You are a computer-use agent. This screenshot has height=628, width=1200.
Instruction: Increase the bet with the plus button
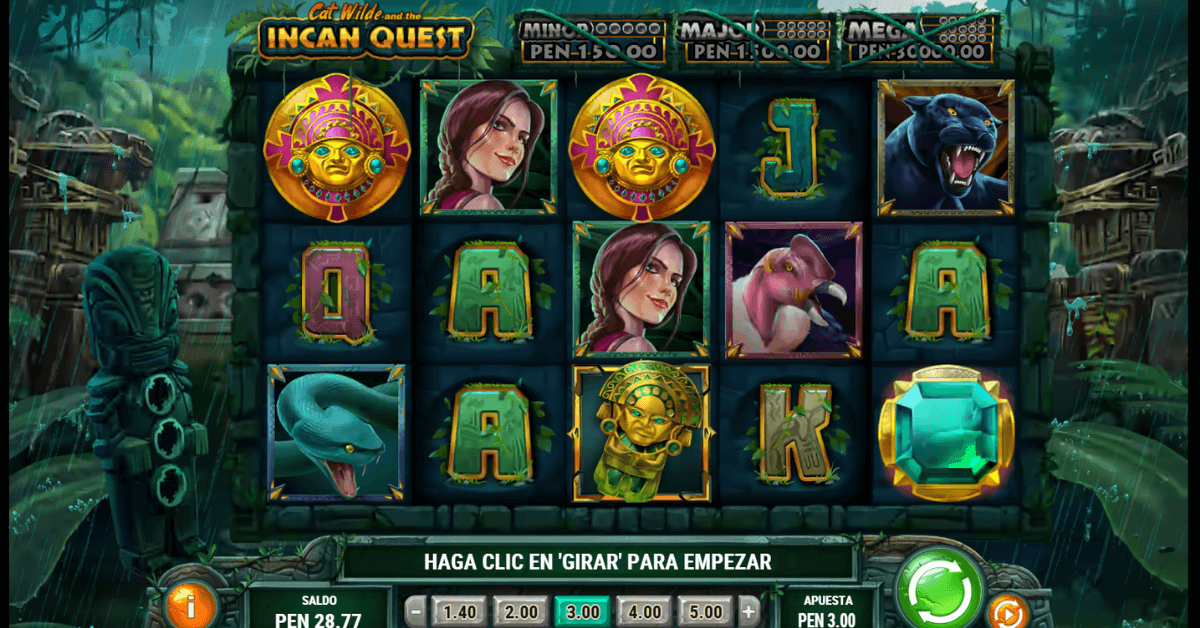pyautogui.click(x=749, y=611)
